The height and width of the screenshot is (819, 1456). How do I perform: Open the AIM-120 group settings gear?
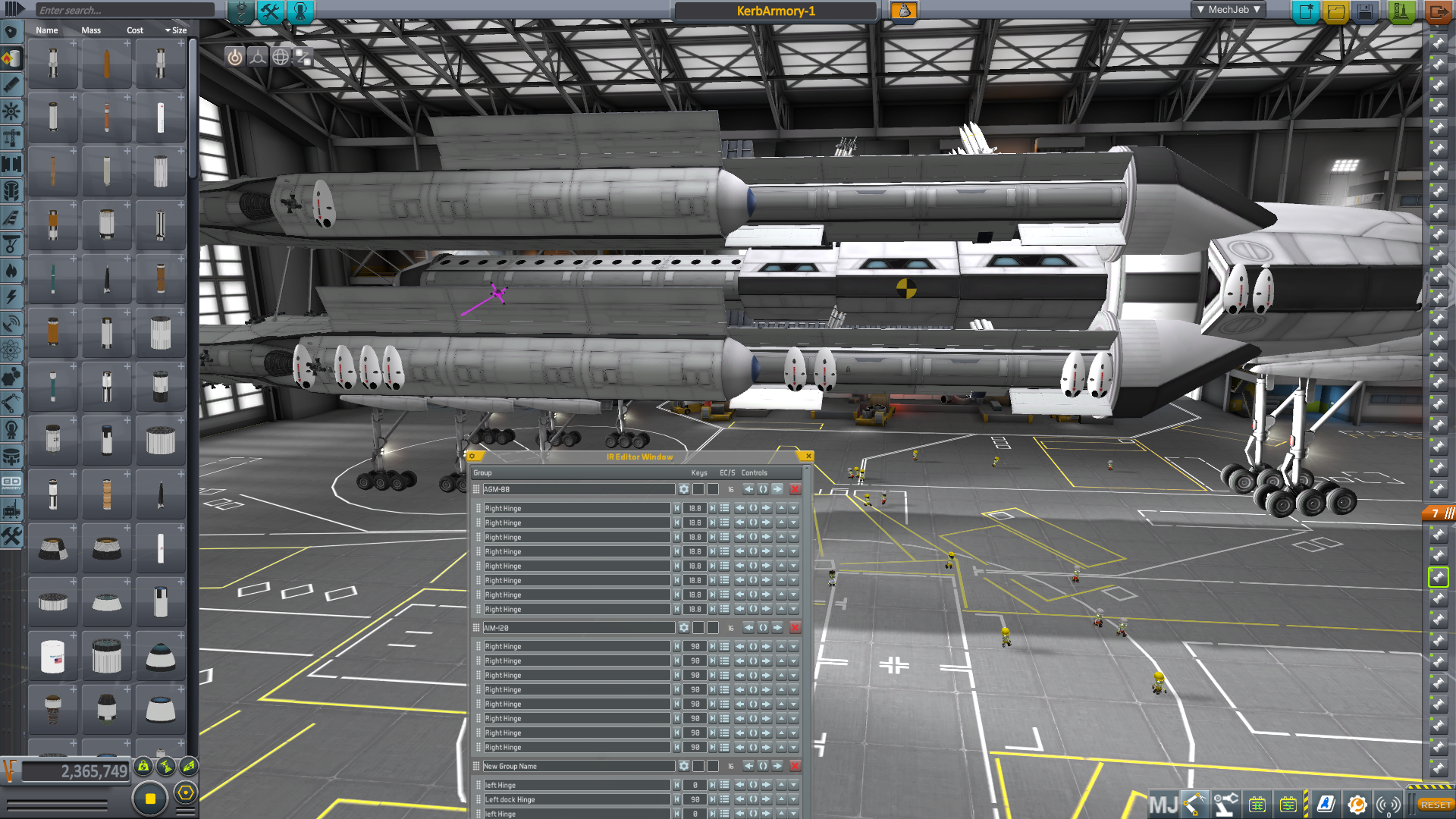pos(683,628)
